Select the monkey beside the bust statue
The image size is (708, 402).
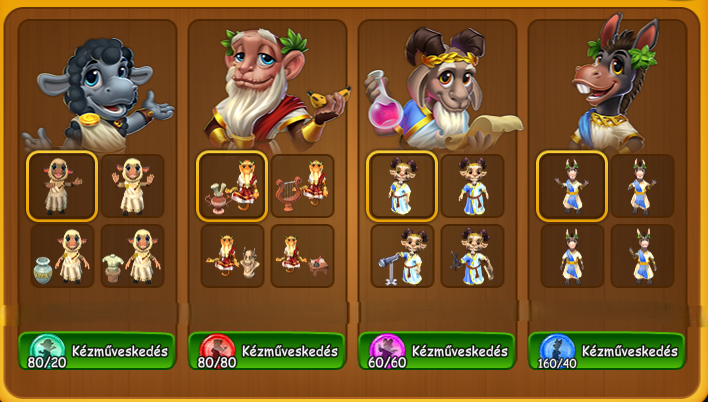click(x=232, y=256)
